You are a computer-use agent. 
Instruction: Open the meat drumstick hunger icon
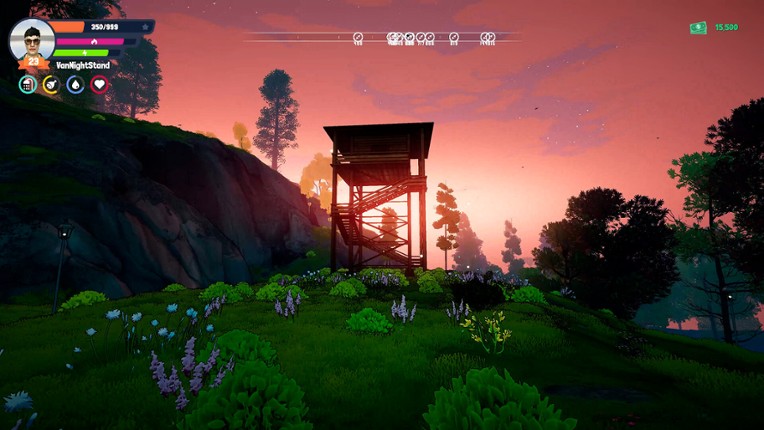(x=51, y=85)
